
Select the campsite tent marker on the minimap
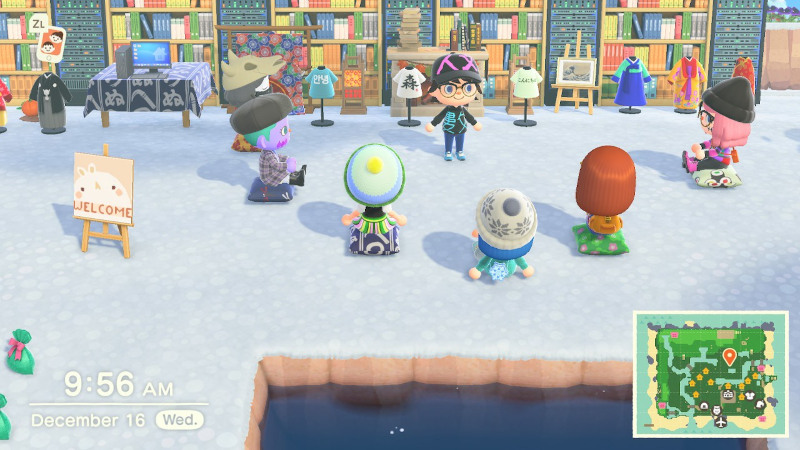(704, 405)
